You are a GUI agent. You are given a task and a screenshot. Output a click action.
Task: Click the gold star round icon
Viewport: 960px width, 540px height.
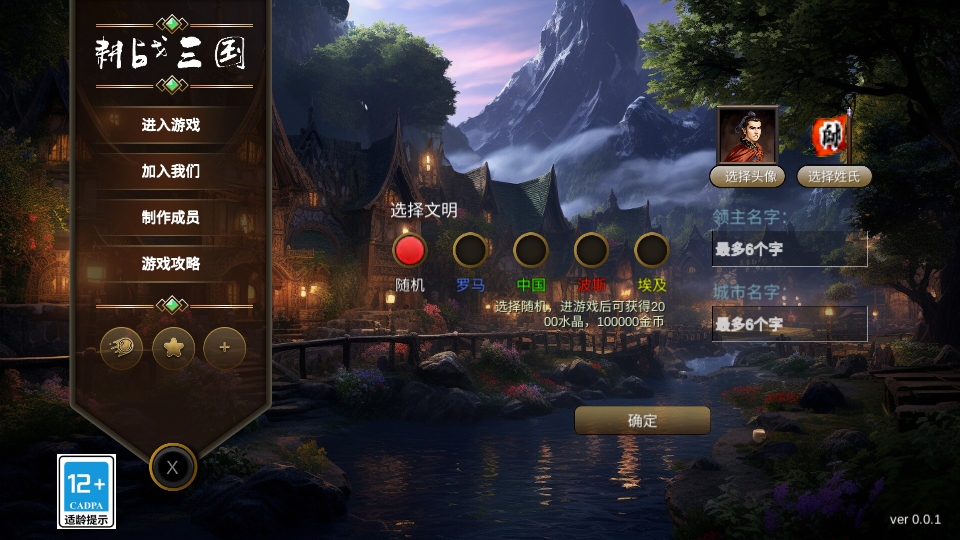pos(173,348)
